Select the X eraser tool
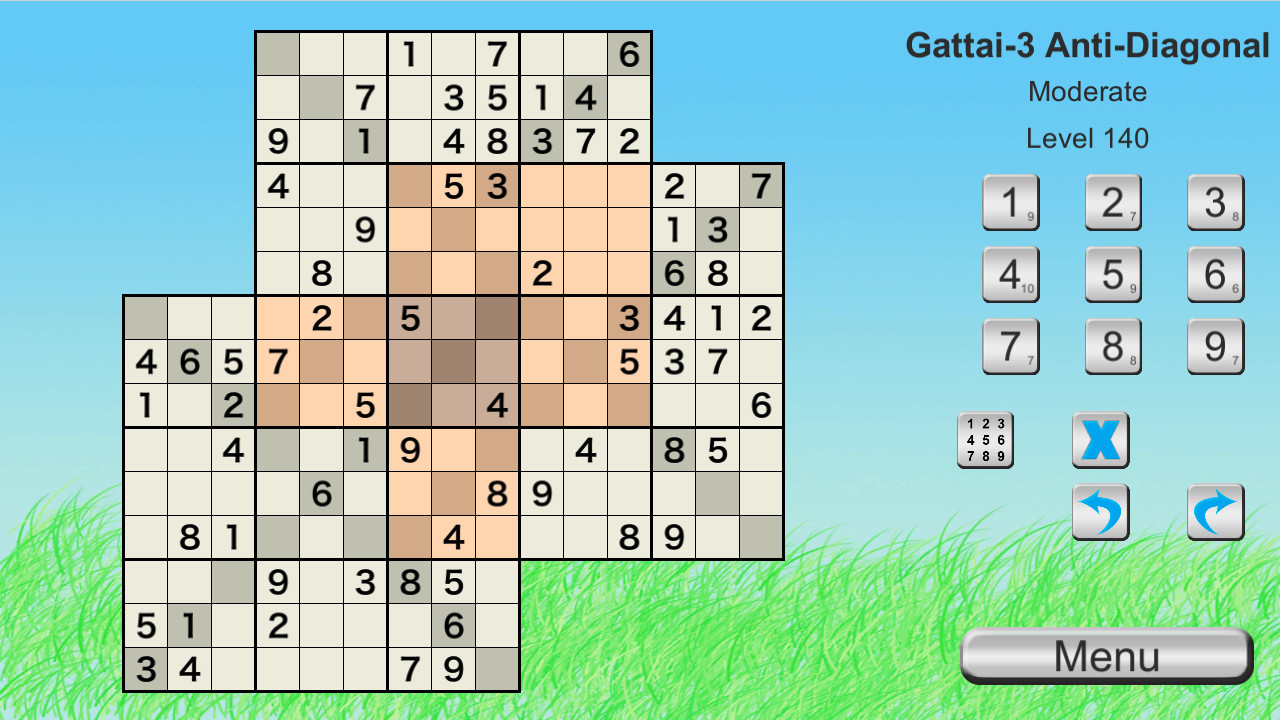1280x720 pixels. (1100, 440)
